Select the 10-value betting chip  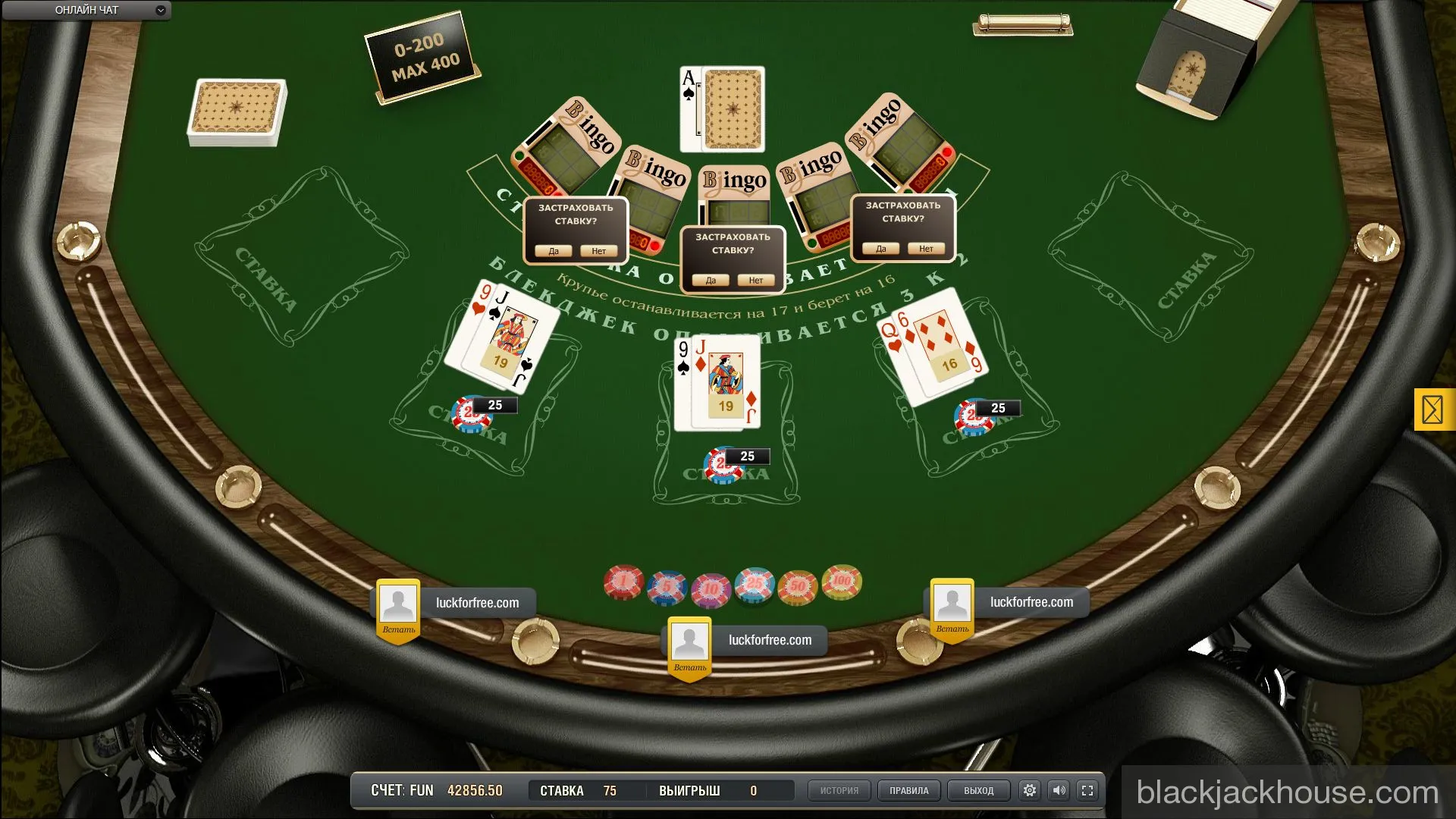(709, 583)
